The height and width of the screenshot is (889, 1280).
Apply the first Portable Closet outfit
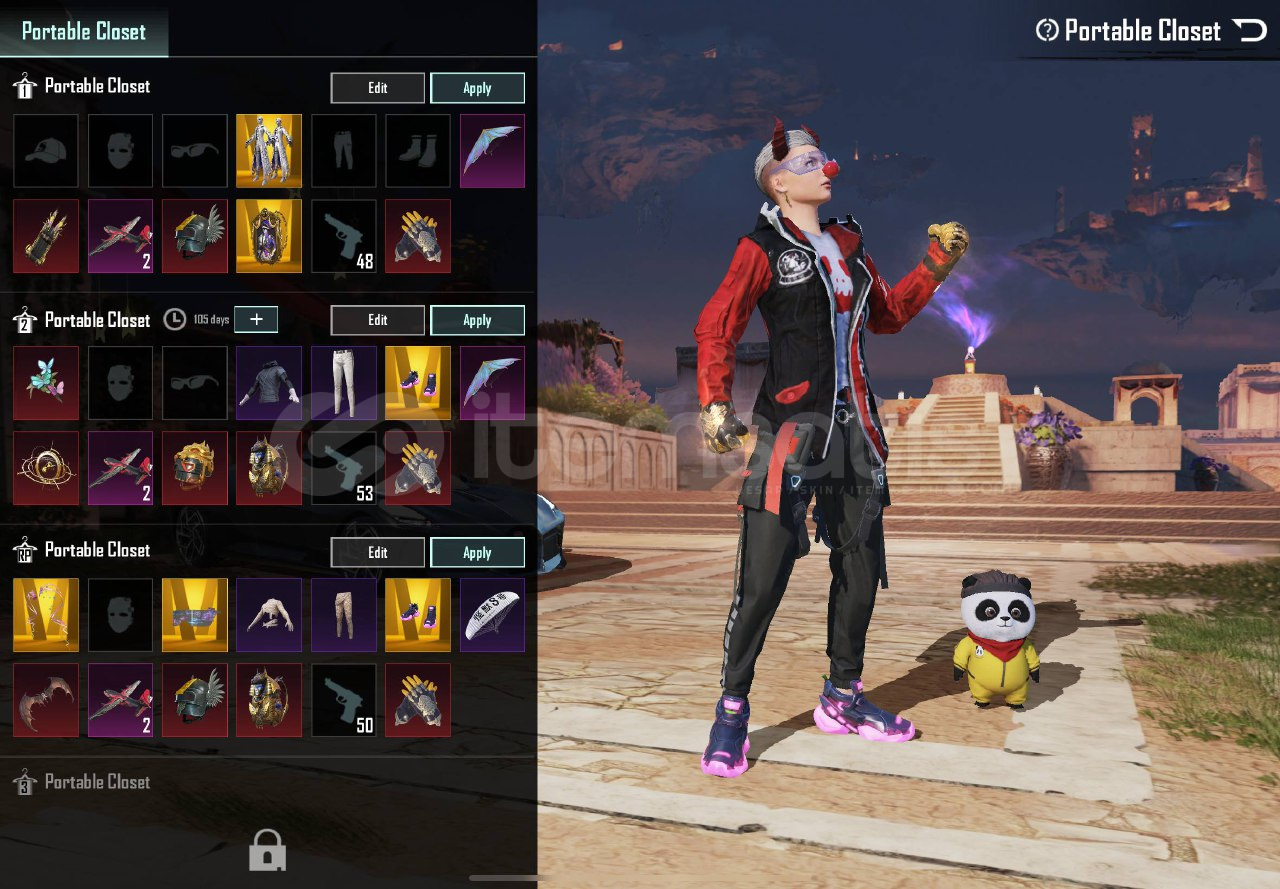tap(477, 88)
